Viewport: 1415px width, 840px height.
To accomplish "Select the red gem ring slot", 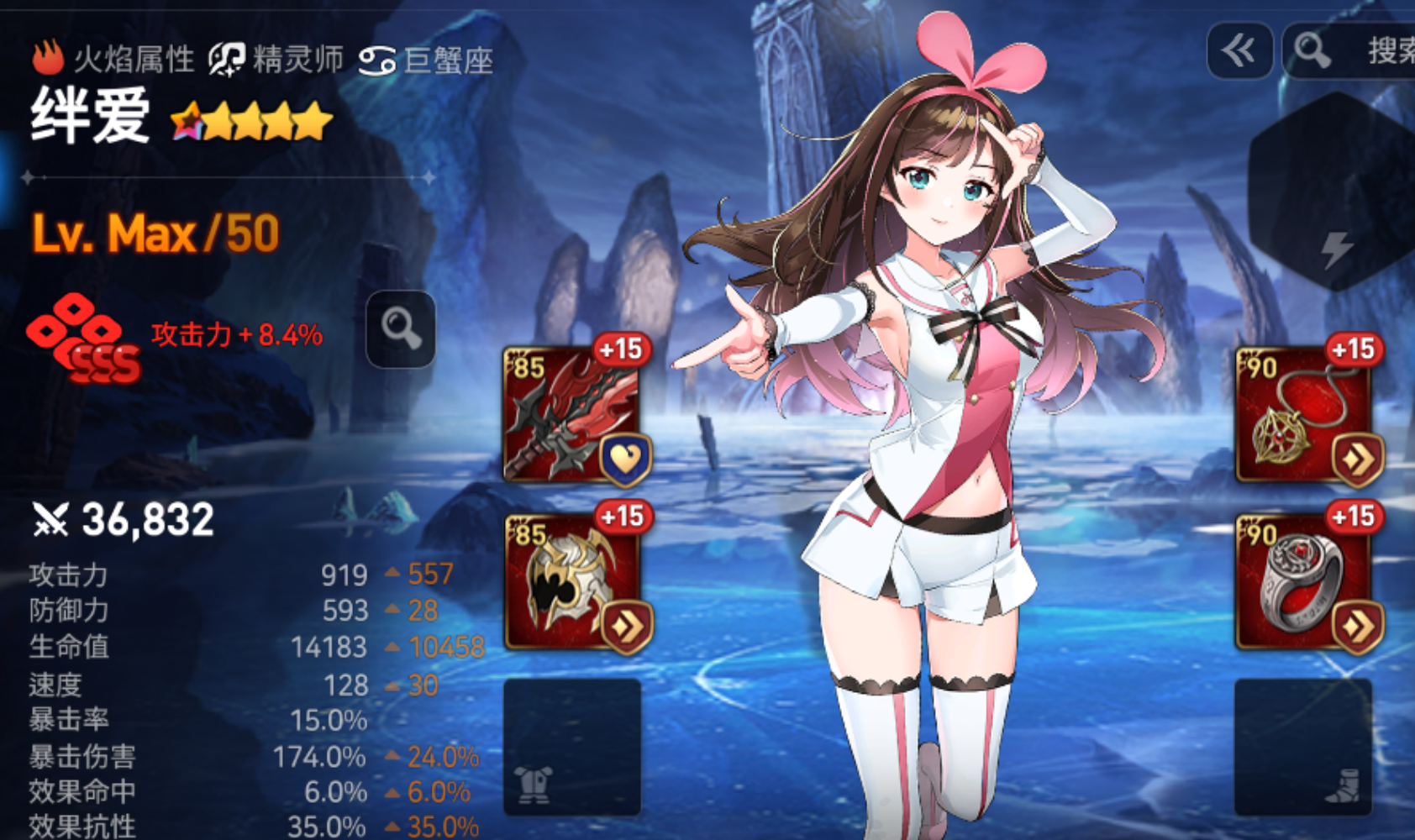I will [1303, 581].
